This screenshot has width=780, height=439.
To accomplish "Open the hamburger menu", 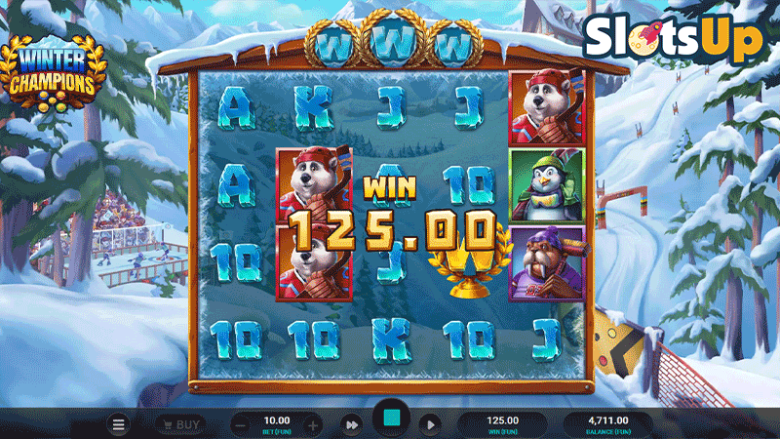I will [x=119, y=425].
